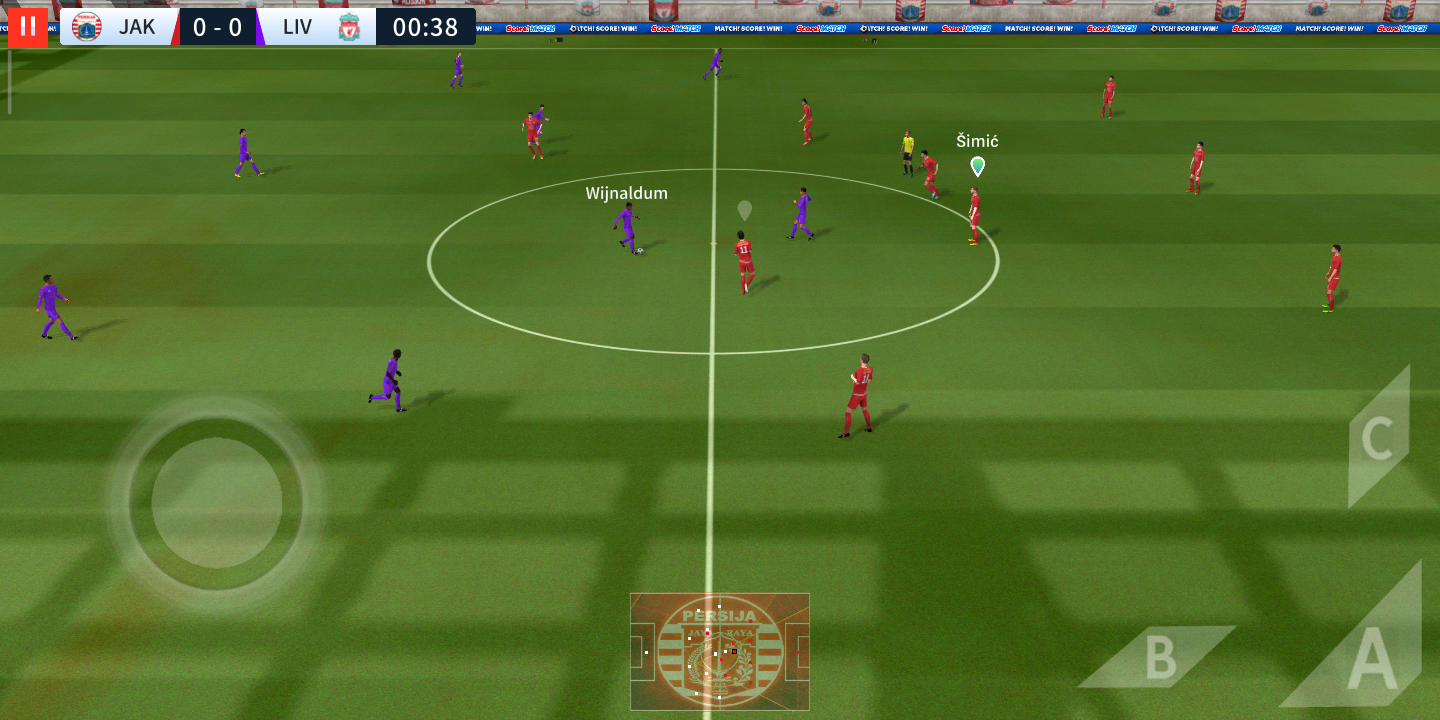The image size is (1440, 720).
Task: Click the red pause button
Action: [x=27, y=27]
